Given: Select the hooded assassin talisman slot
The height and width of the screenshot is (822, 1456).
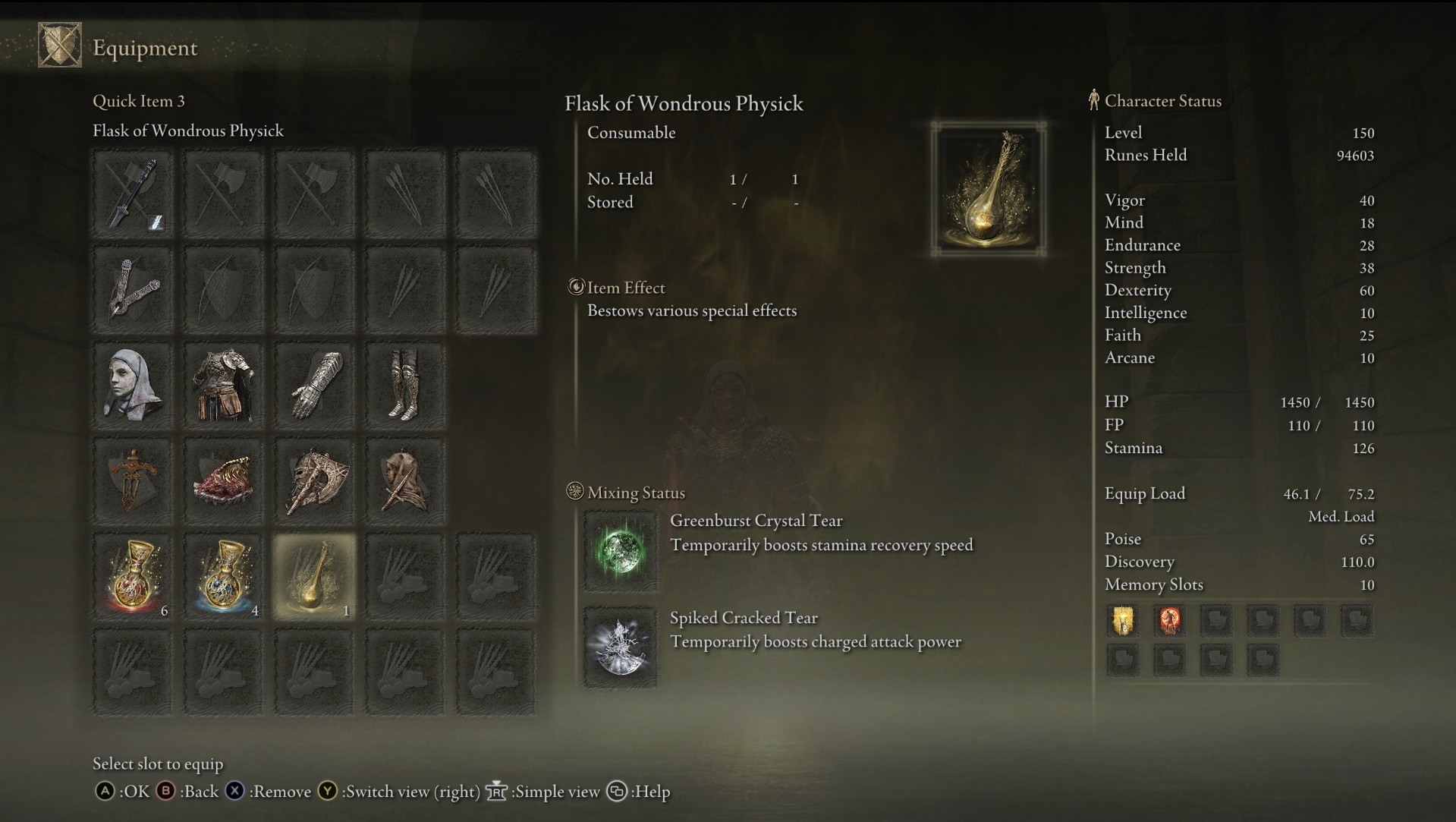Looking at the screenshot, I should tap(404, 481).
